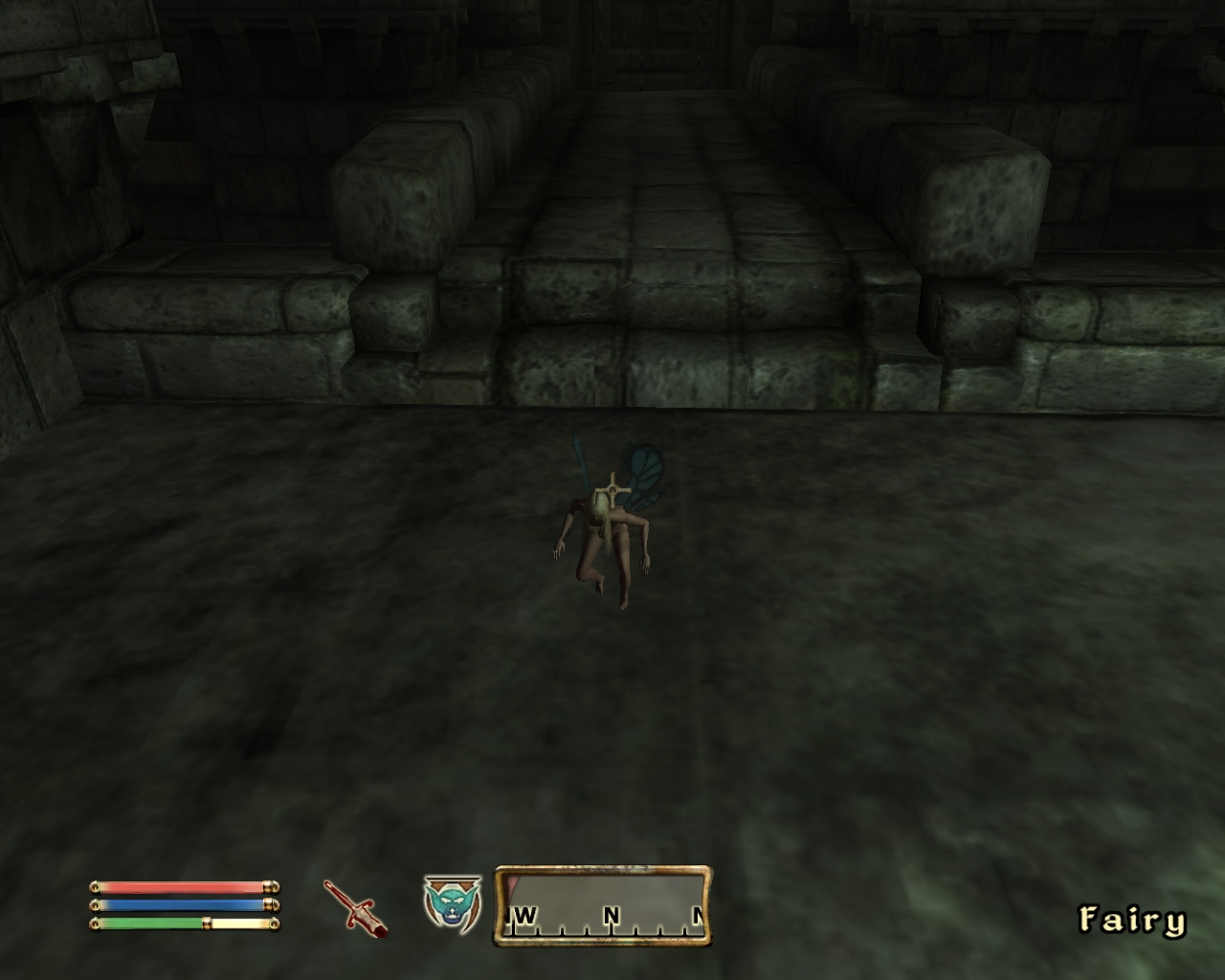This screenshot has height=980, width=1225.
Task: Click the compass direction bar
Action: (x=603, y=906)
